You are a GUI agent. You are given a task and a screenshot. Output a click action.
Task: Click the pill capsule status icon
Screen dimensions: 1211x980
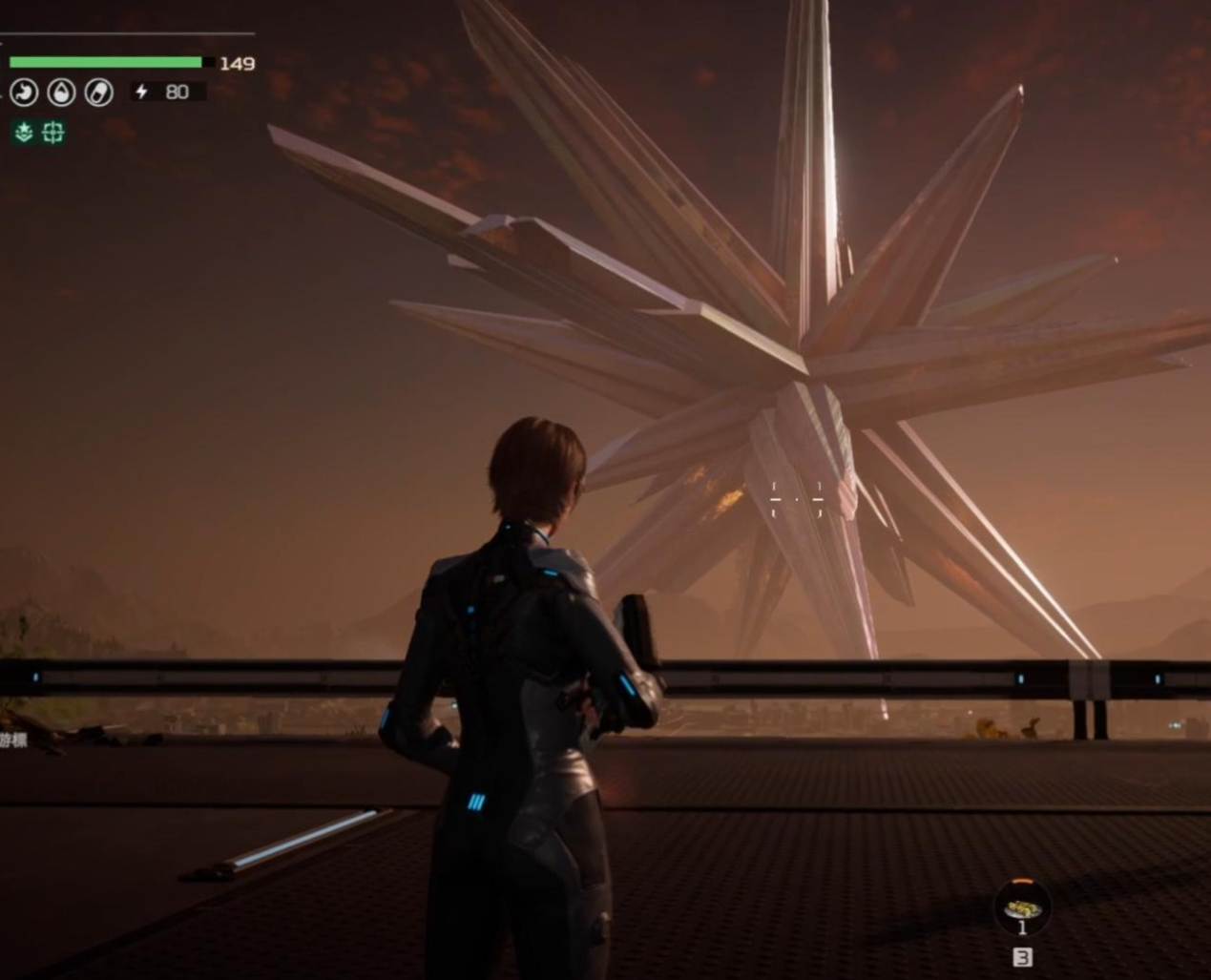98,93
